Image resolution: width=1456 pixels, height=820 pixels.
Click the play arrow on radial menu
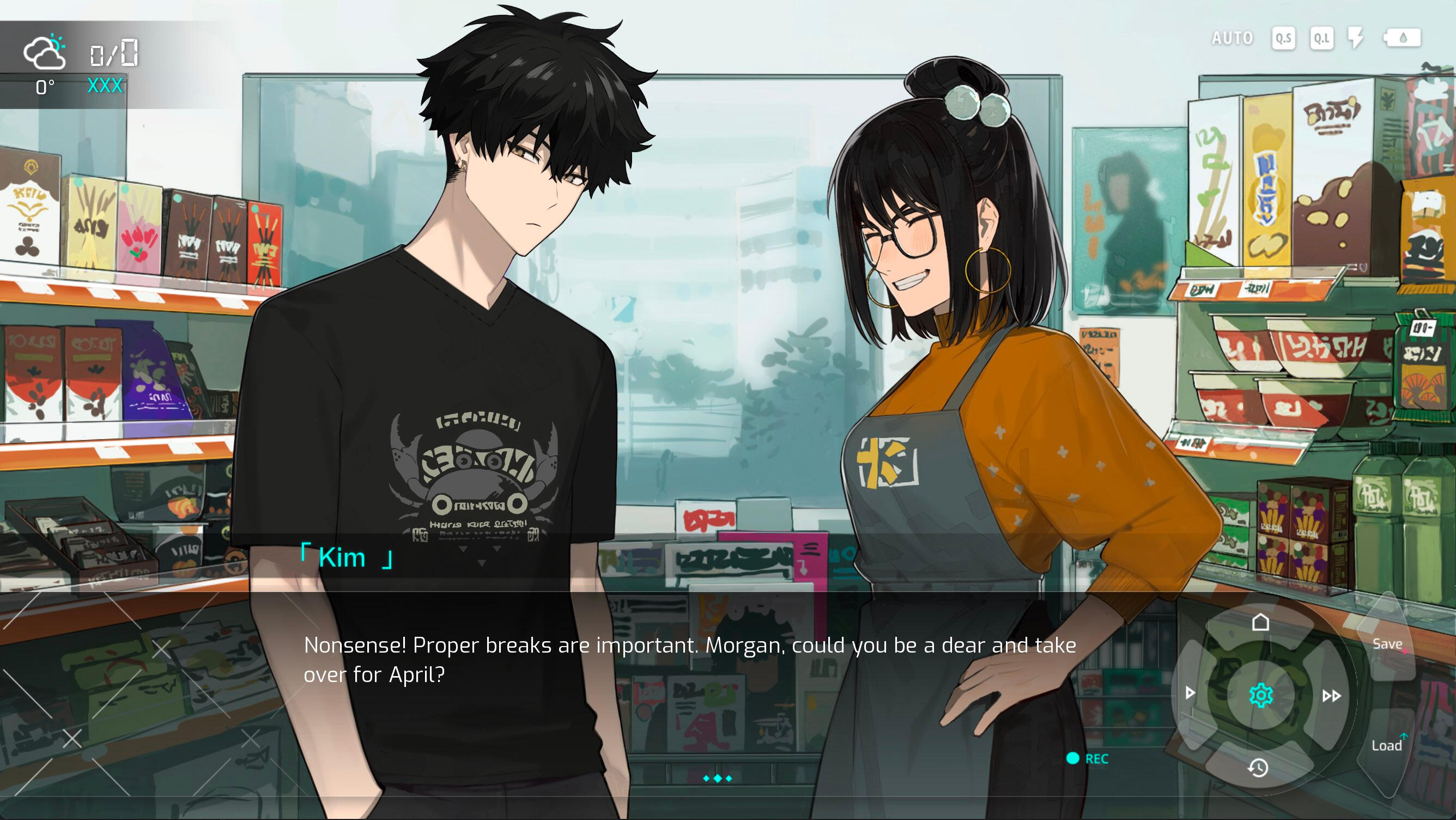(x=1190, y=693)
